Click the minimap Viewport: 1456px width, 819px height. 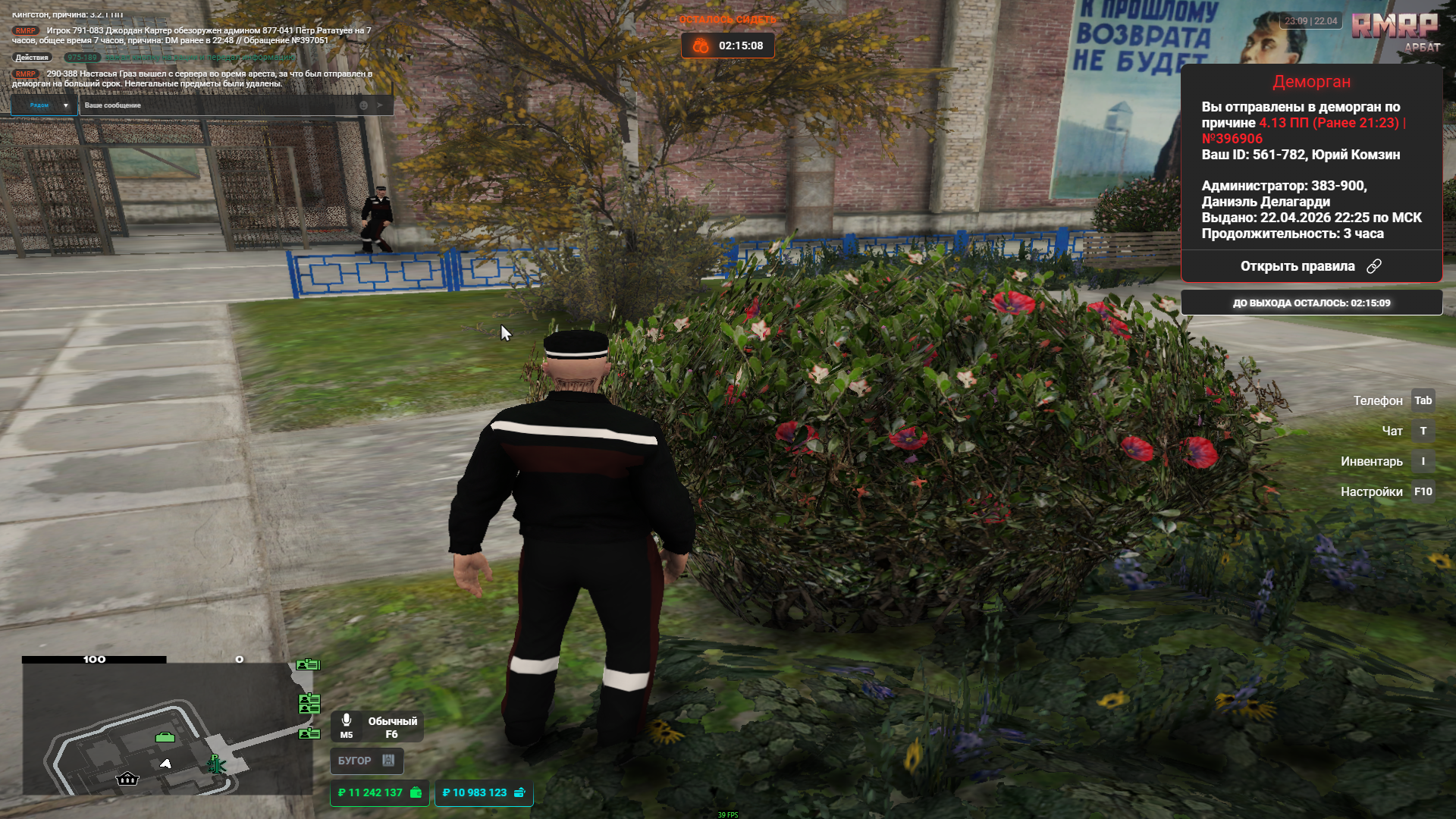(x=167, y=728)
